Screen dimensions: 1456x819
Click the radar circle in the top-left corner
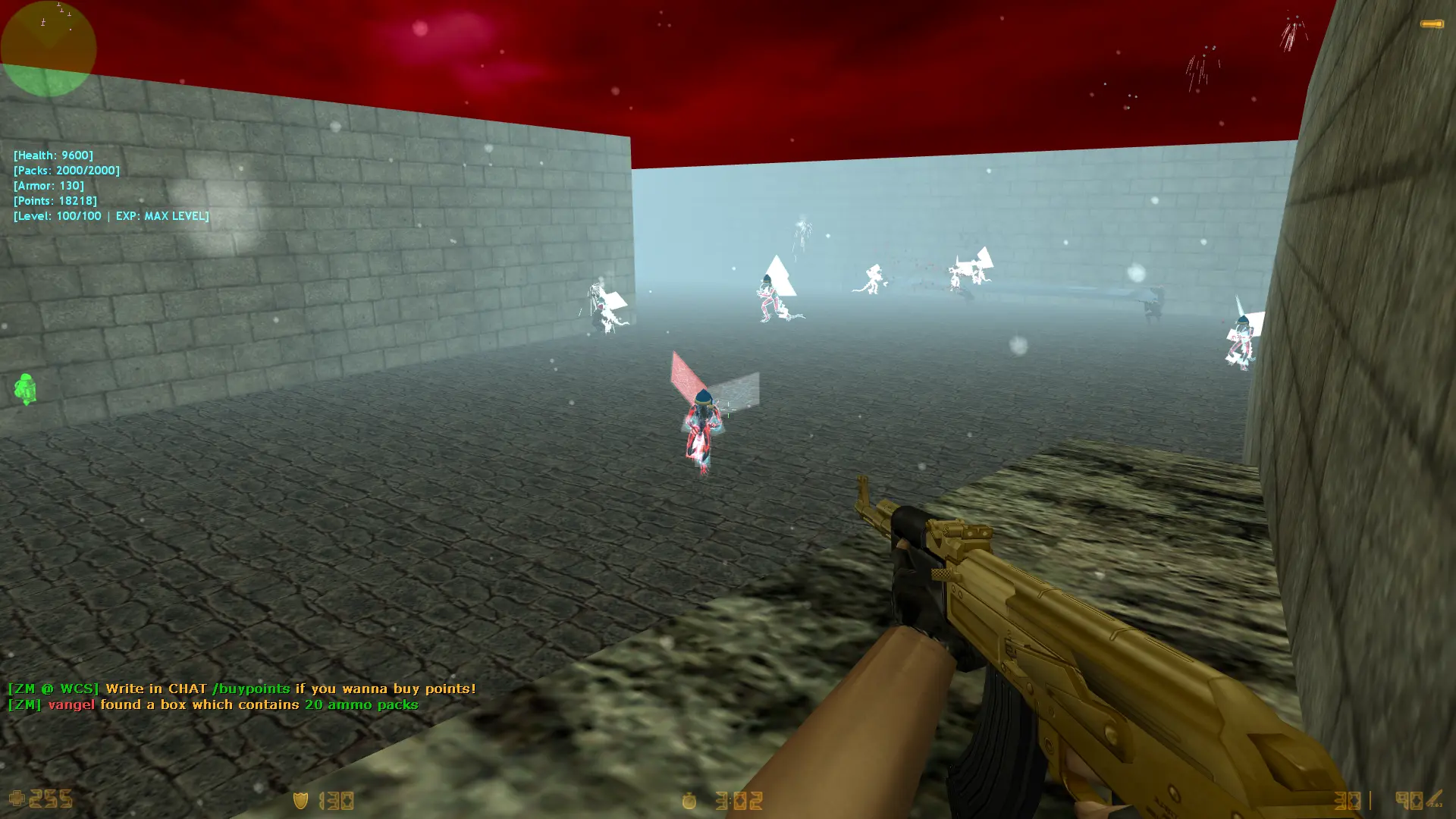(49, 49)
